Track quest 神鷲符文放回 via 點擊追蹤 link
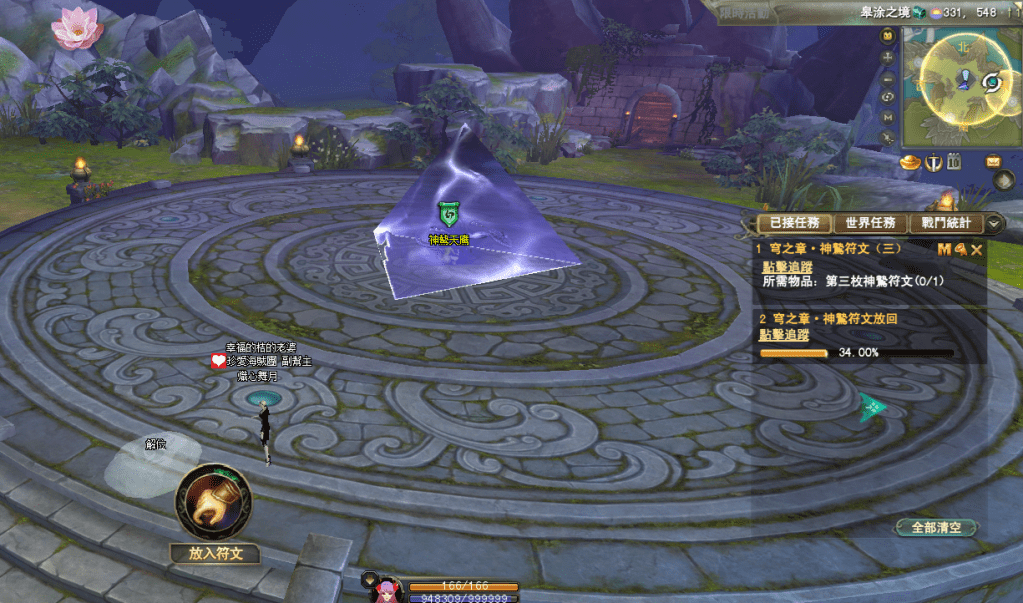 point(785,335)
